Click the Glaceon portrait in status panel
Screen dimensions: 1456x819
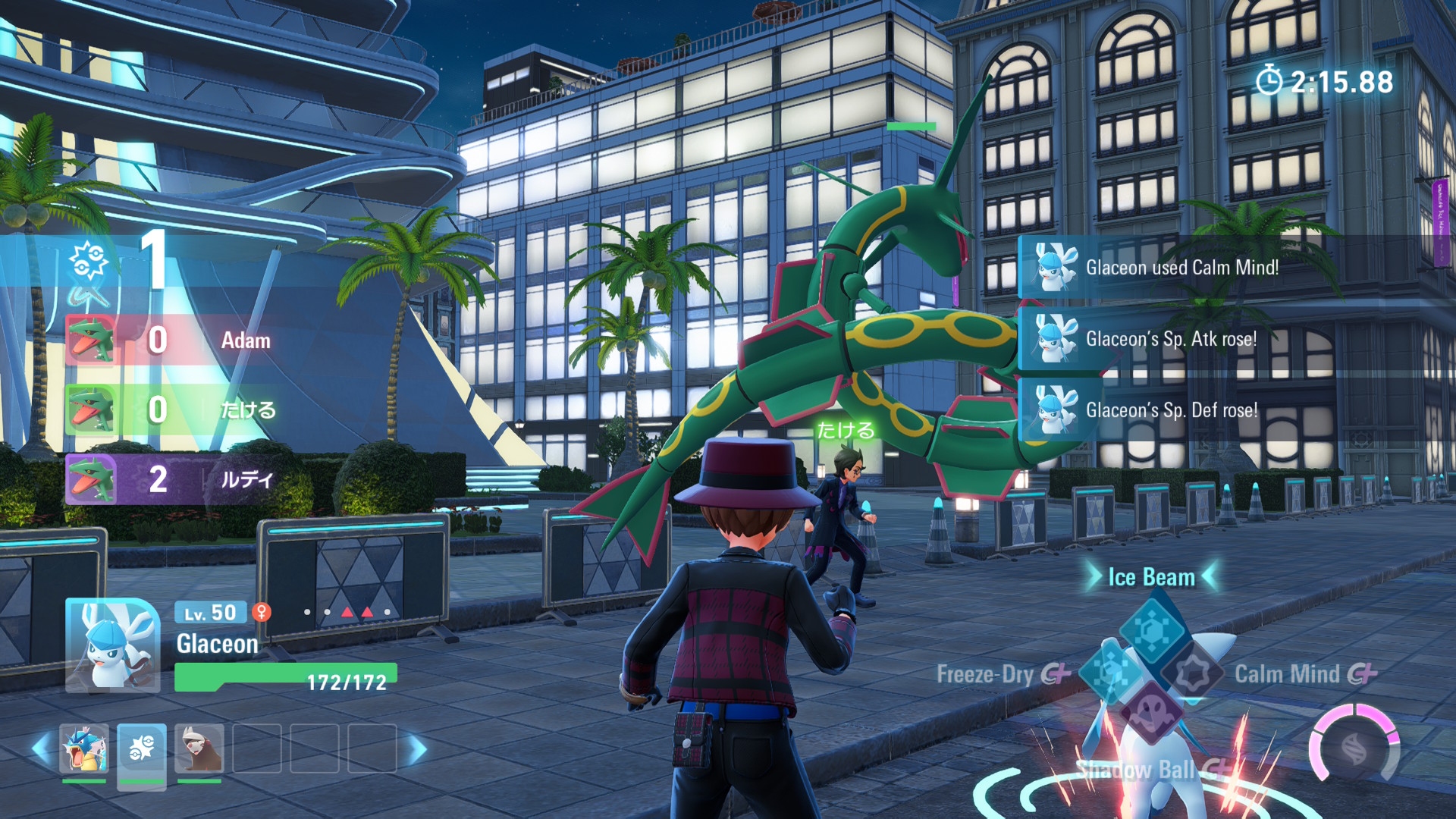(112, 645)
